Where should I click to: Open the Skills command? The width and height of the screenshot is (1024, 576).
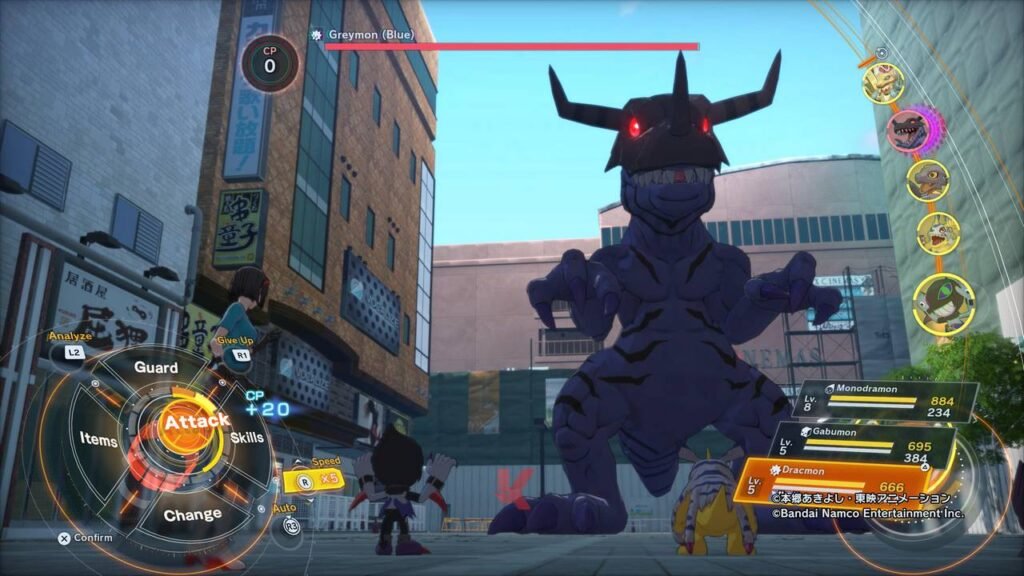pyautogui.click(x=247, y=438)
